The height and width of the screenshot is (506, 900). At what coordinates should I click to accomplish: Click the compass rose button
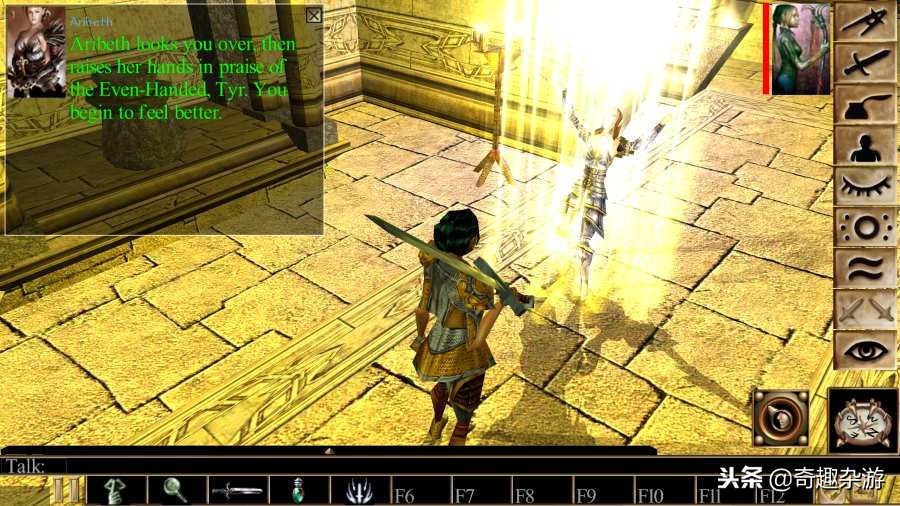coord(863,419)
